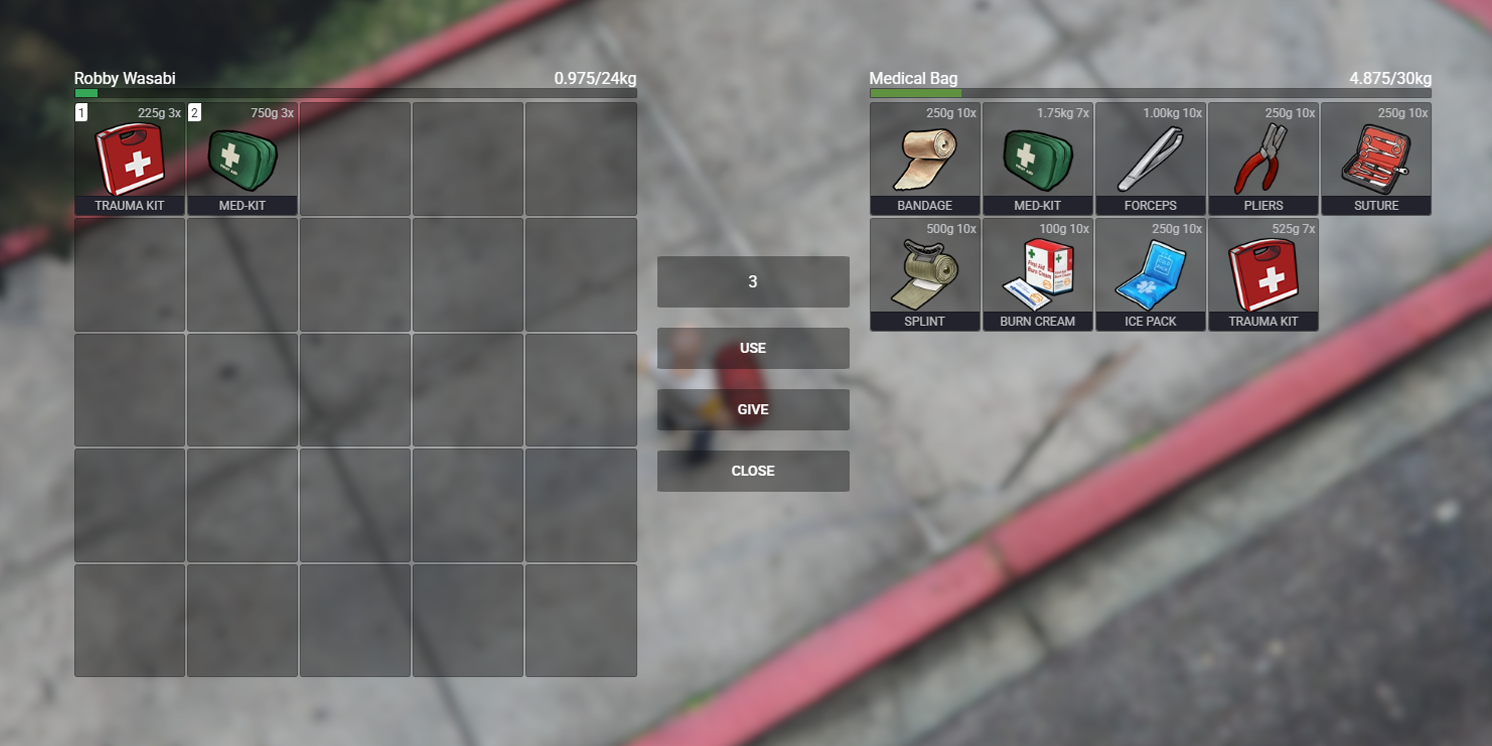This screenshot has height=746, width=1492.
Task: Click the player weight progress bar
Action: 355,92
